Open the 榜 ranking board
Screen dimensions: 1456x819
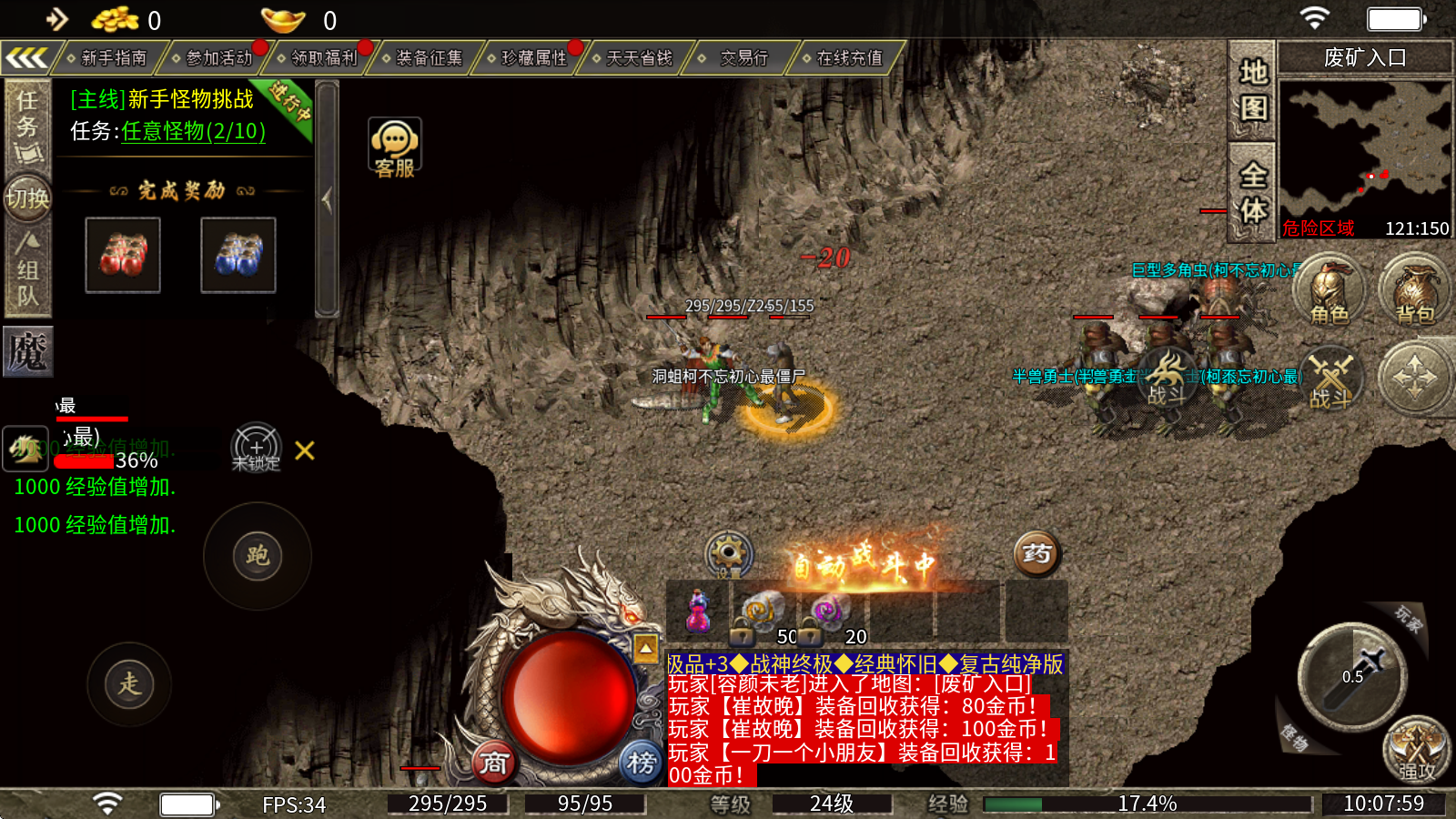pyautogui.click(x=642, y=763)
